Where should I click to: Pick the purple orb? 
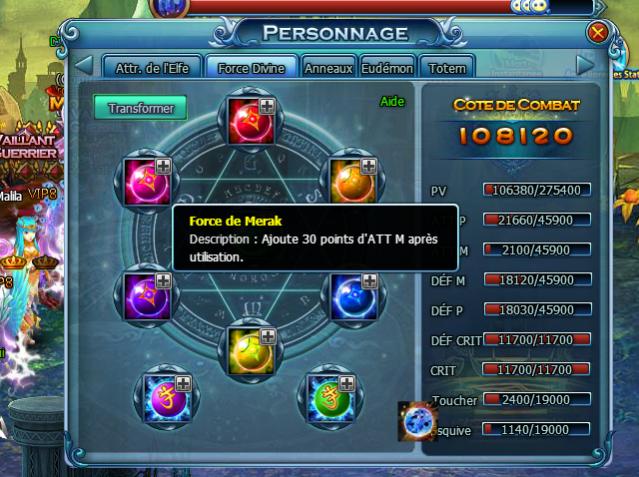(x=149, y=293)
